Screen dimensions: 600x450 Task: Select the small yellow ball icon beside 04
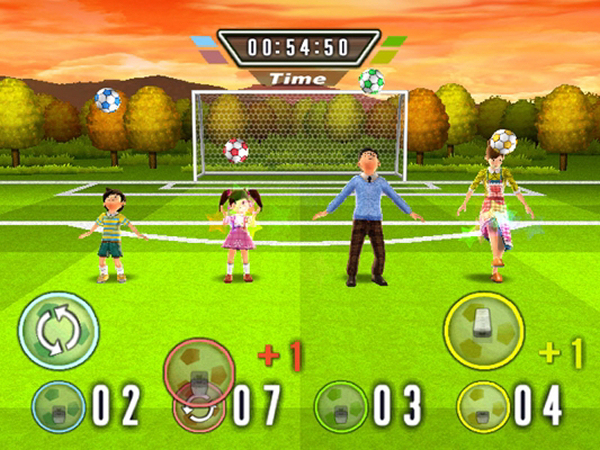pyautogui.click(x=484, y=408)
